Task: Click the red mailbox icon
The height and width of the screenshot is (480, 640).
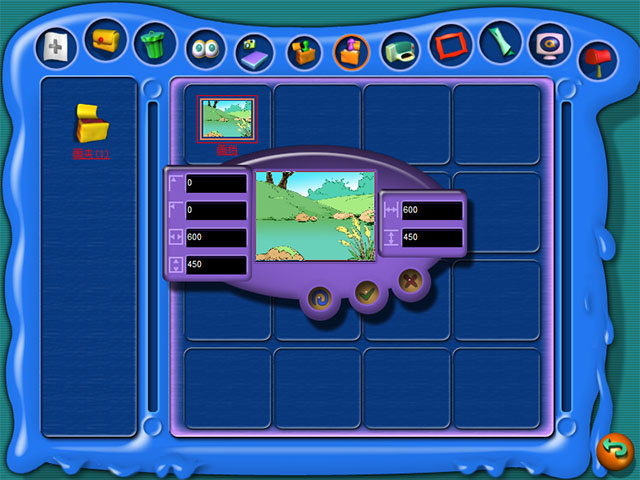Action: tap(598, 58)
